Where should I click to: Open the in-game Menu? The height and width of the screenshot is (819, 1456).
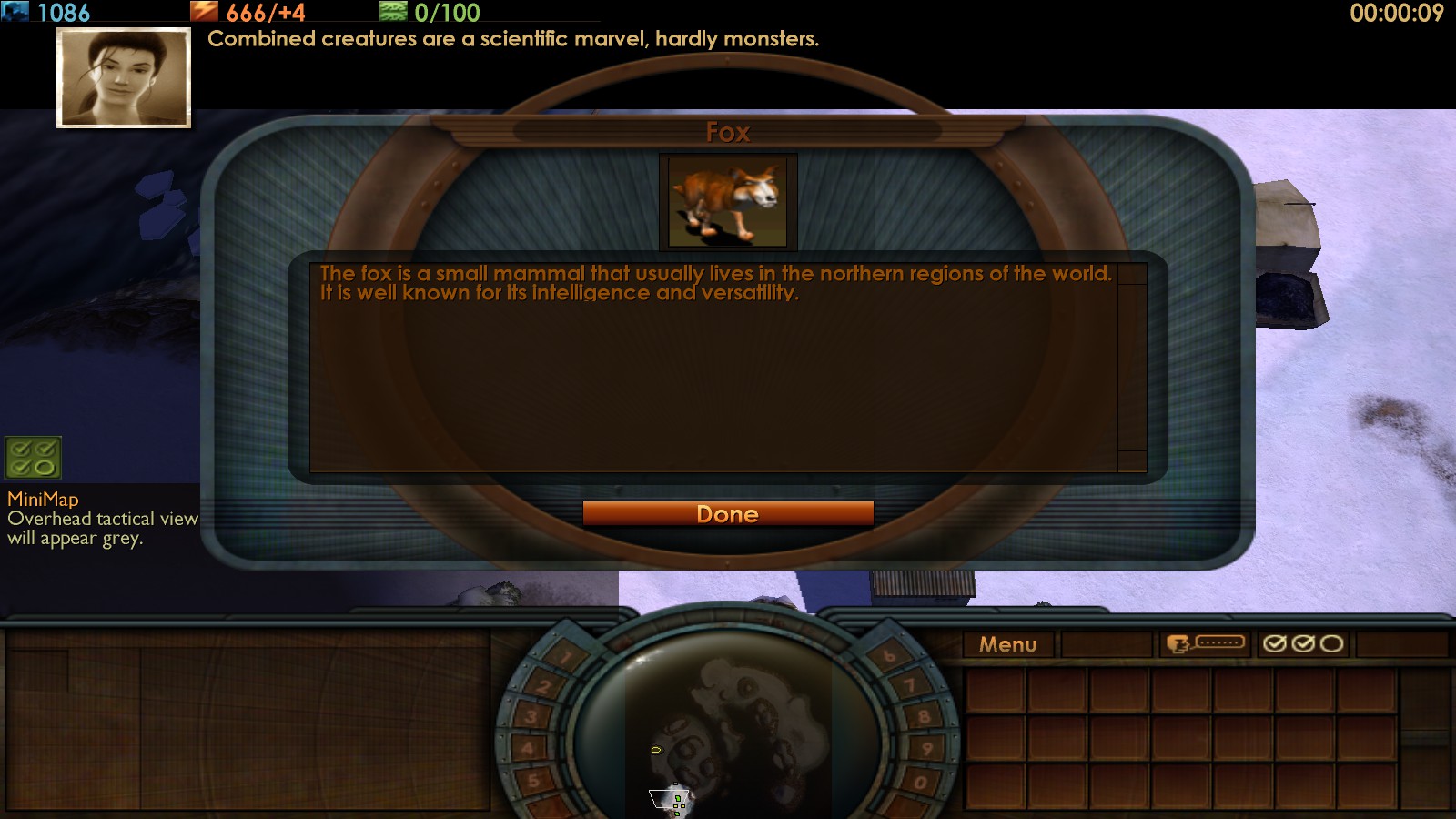pos(1007,644)
